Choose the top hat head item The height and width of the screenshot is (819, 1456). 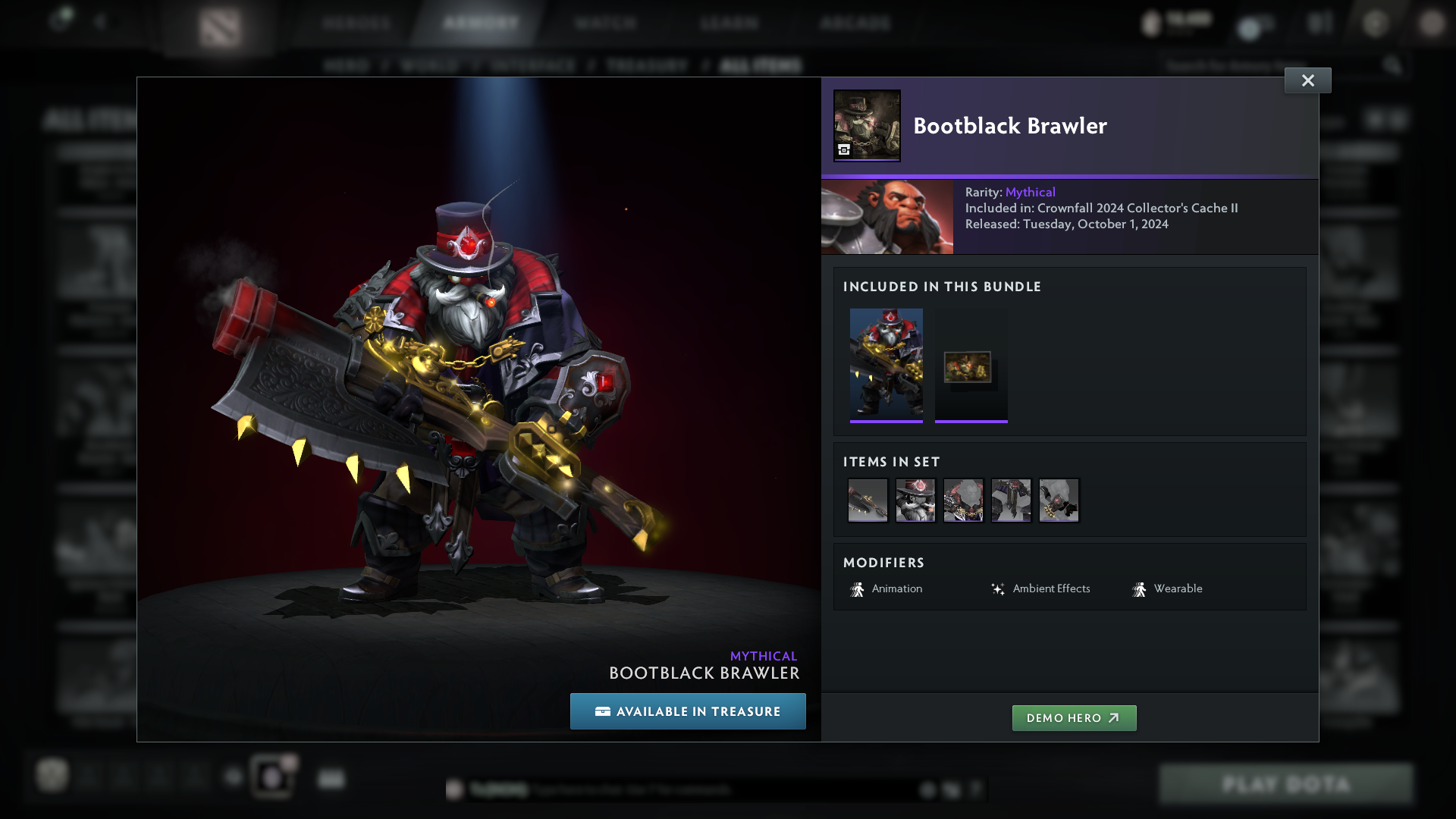[x=915, y=500]
